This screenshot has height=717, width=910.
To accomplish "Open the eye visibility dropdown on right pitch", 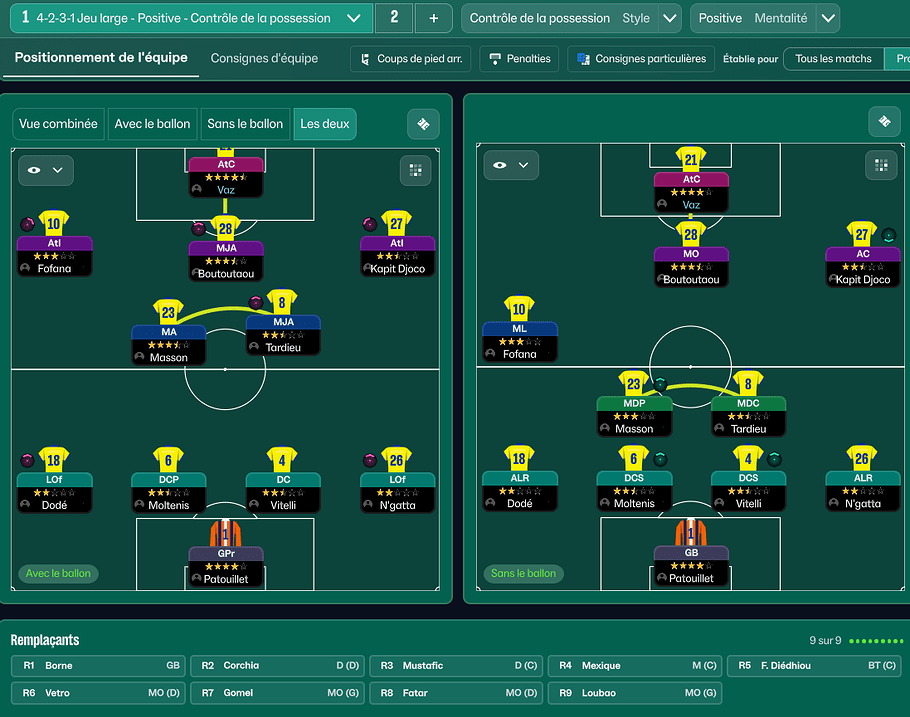I will (x=511, y=165).
